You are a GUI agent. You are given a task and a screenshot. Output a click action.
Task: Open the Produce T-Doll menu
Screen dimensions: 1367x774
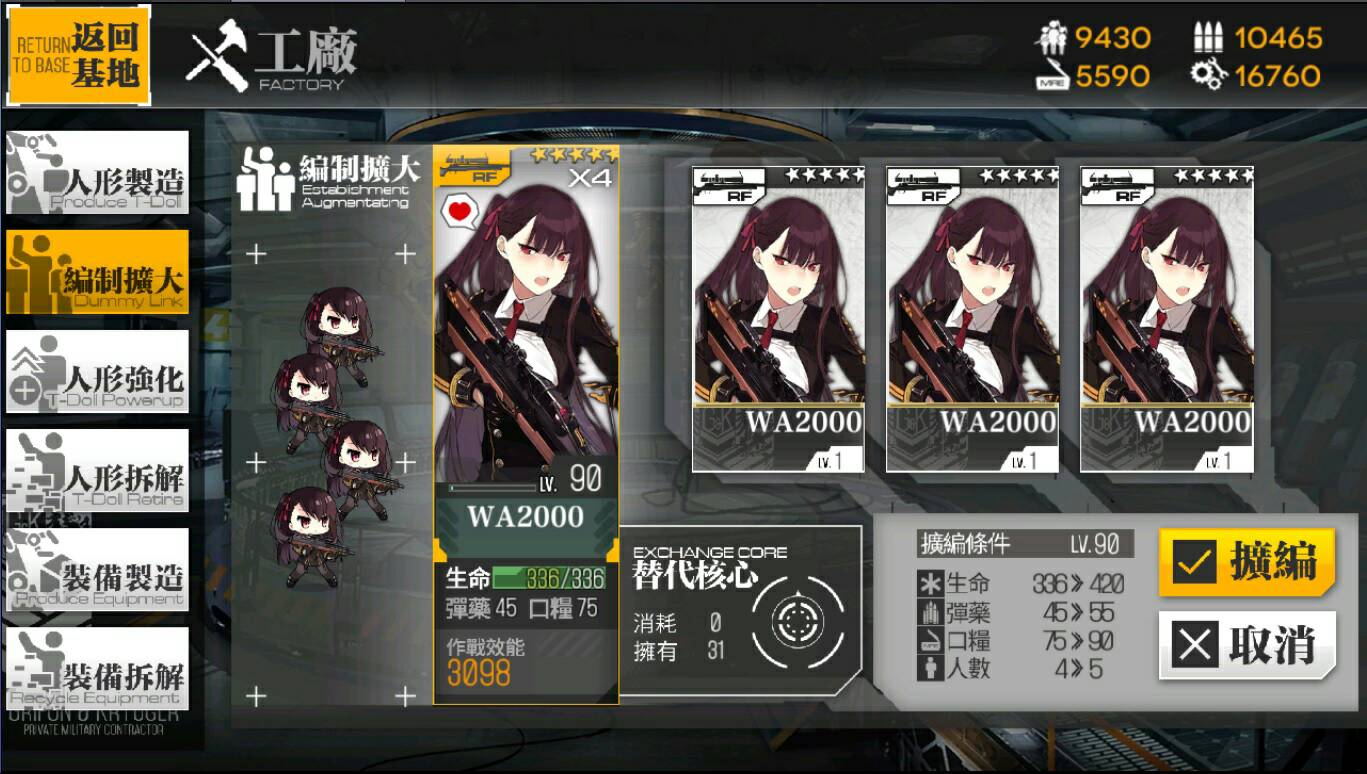97,173
